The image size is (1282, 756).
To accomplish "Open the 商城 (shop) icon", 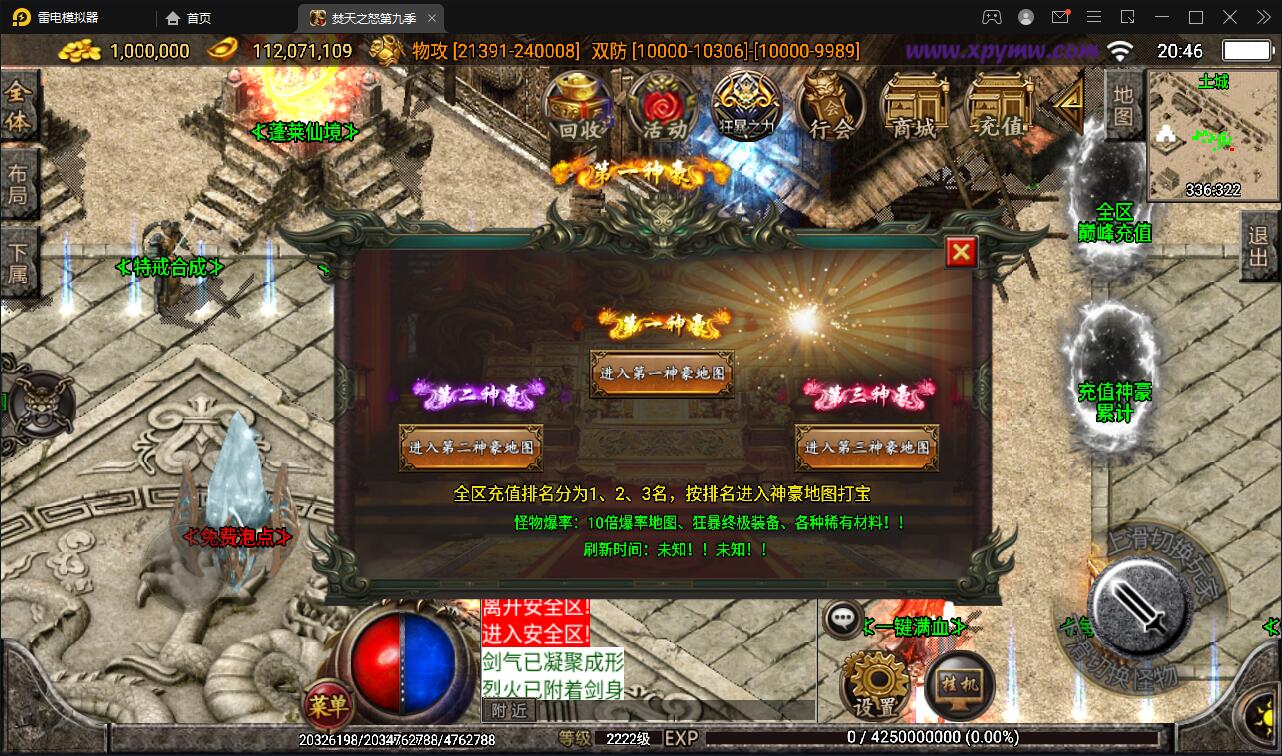I will 915,103.
